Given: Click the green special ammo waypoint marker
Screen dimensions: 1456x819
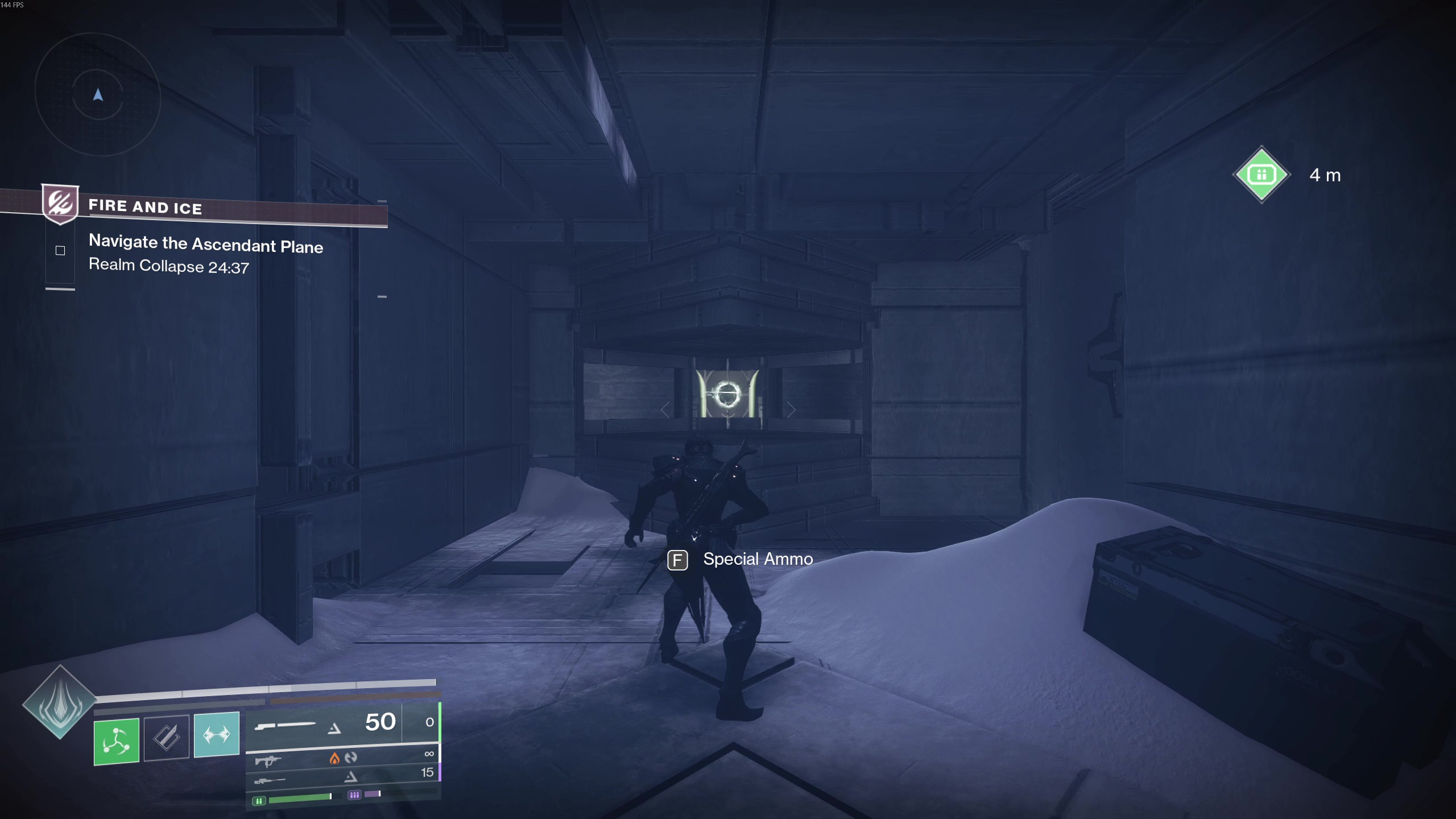Looking at the screenshot, I should (x=1261, y=175).
